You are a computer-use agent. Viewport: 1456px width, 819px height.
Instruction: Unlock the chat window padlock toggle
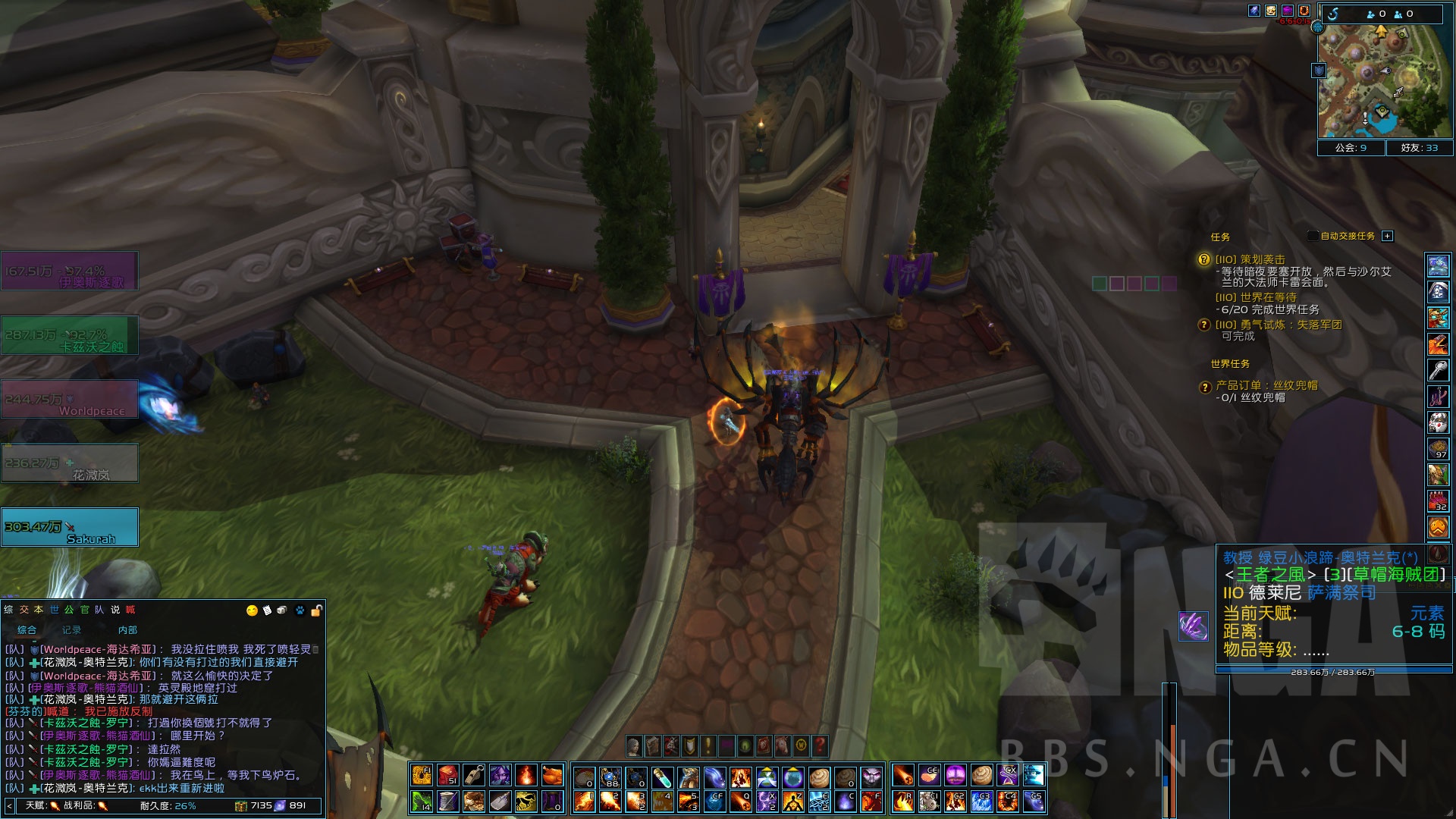[x=315, y=609]
